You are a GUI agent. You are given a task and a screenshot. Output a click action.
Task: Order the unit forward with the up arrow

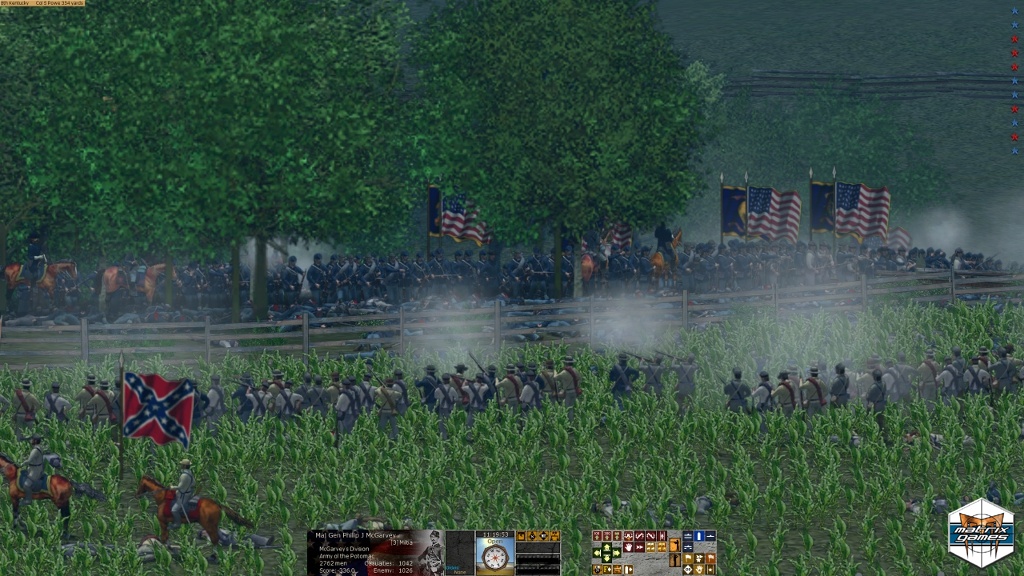[x=607, y=546]
